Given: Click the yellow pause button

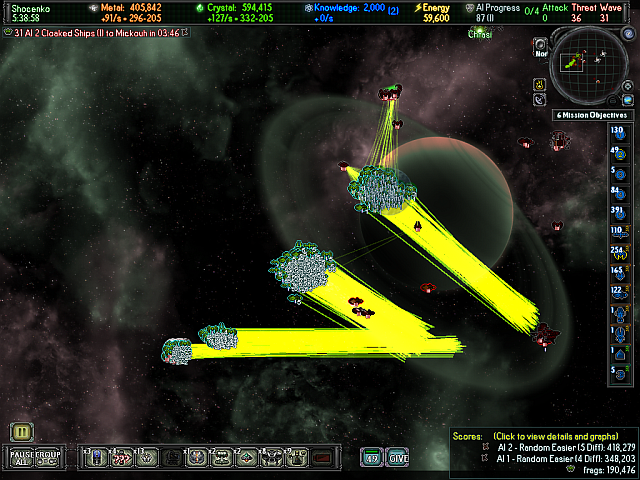Looking at the screenshot, I should tap(23, 432).
